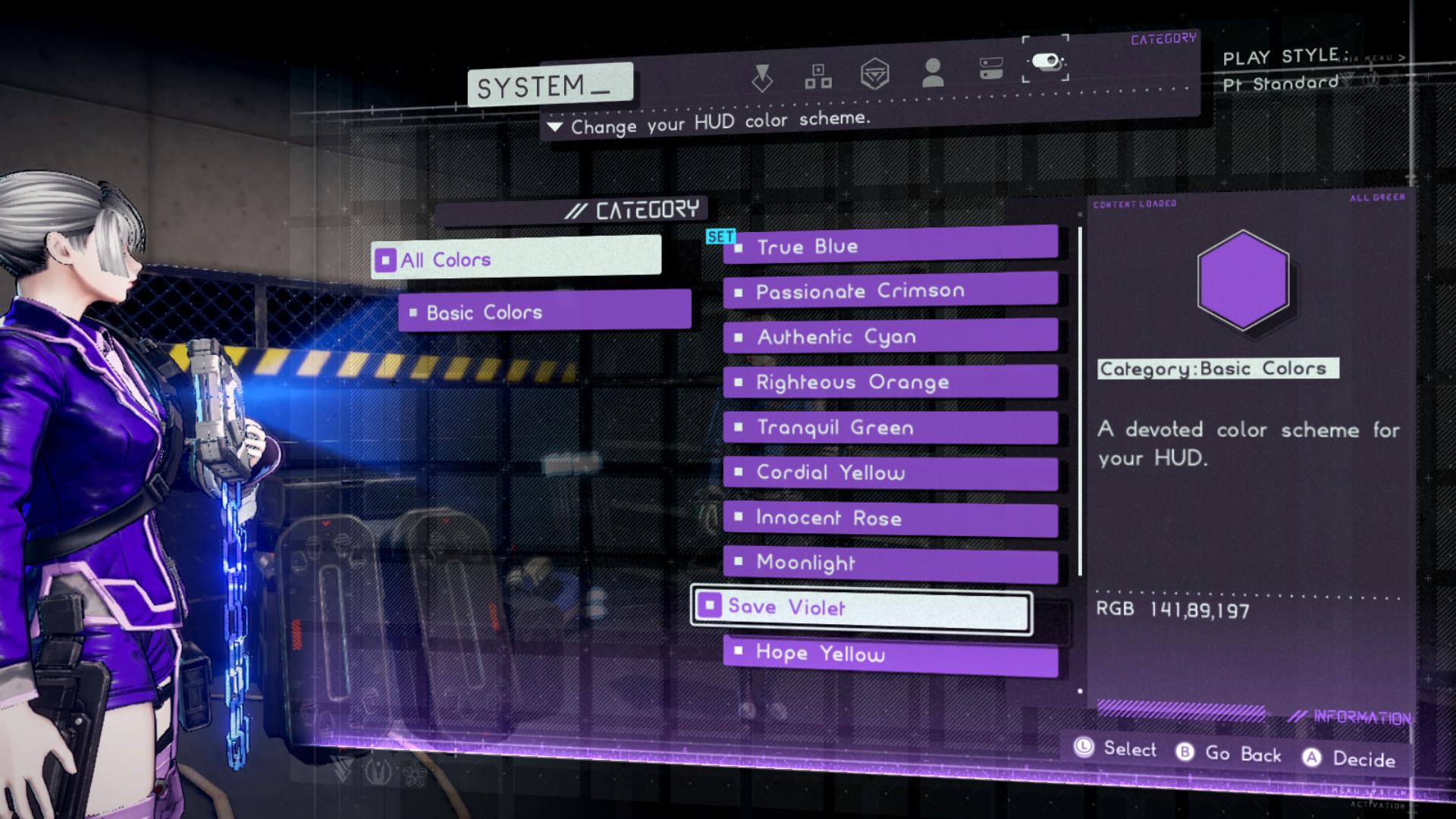Select the Basic Colors category option
Viewport: 1456px width, 819px height.
(483, 312)
